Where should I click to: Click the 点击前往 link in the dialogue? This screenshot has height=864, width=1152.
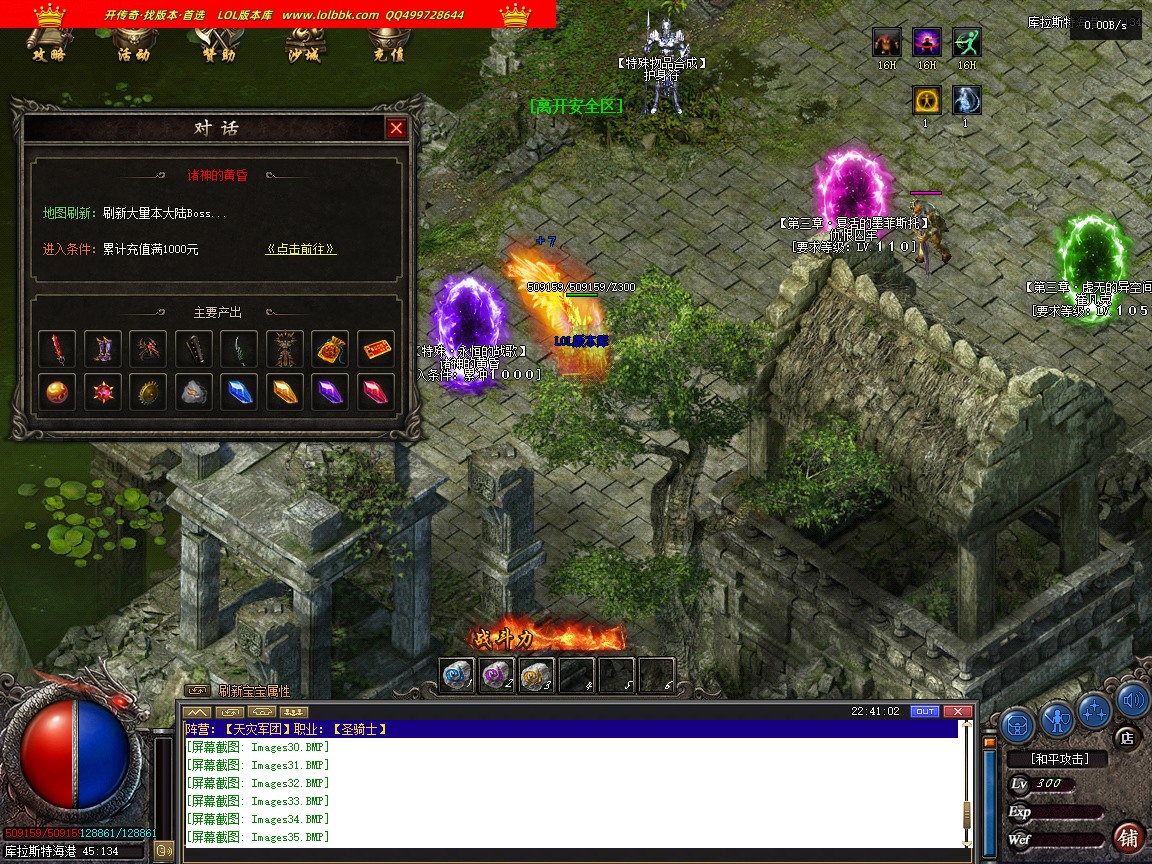point(300,249)
